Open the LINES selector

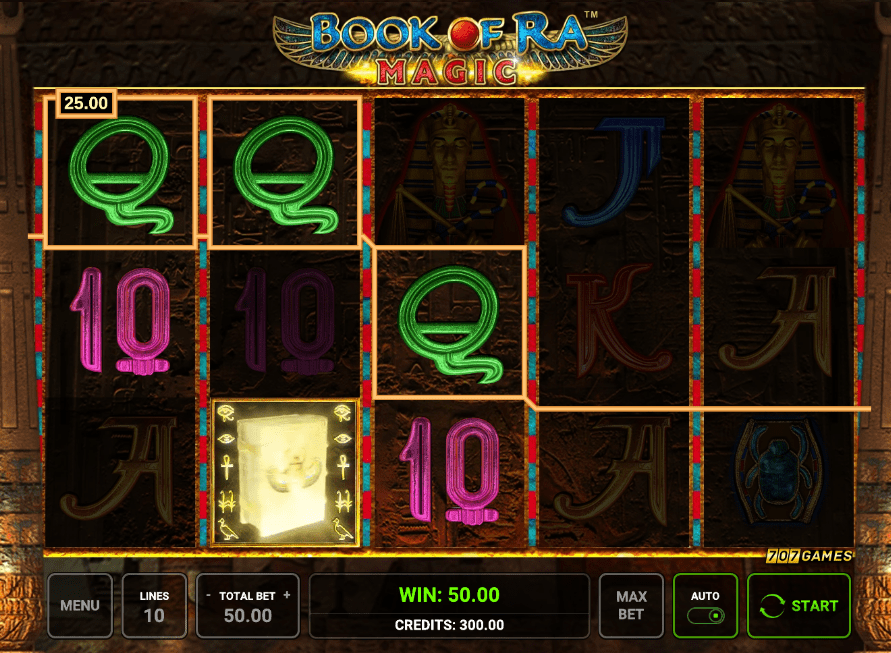[x=154, y=605]
